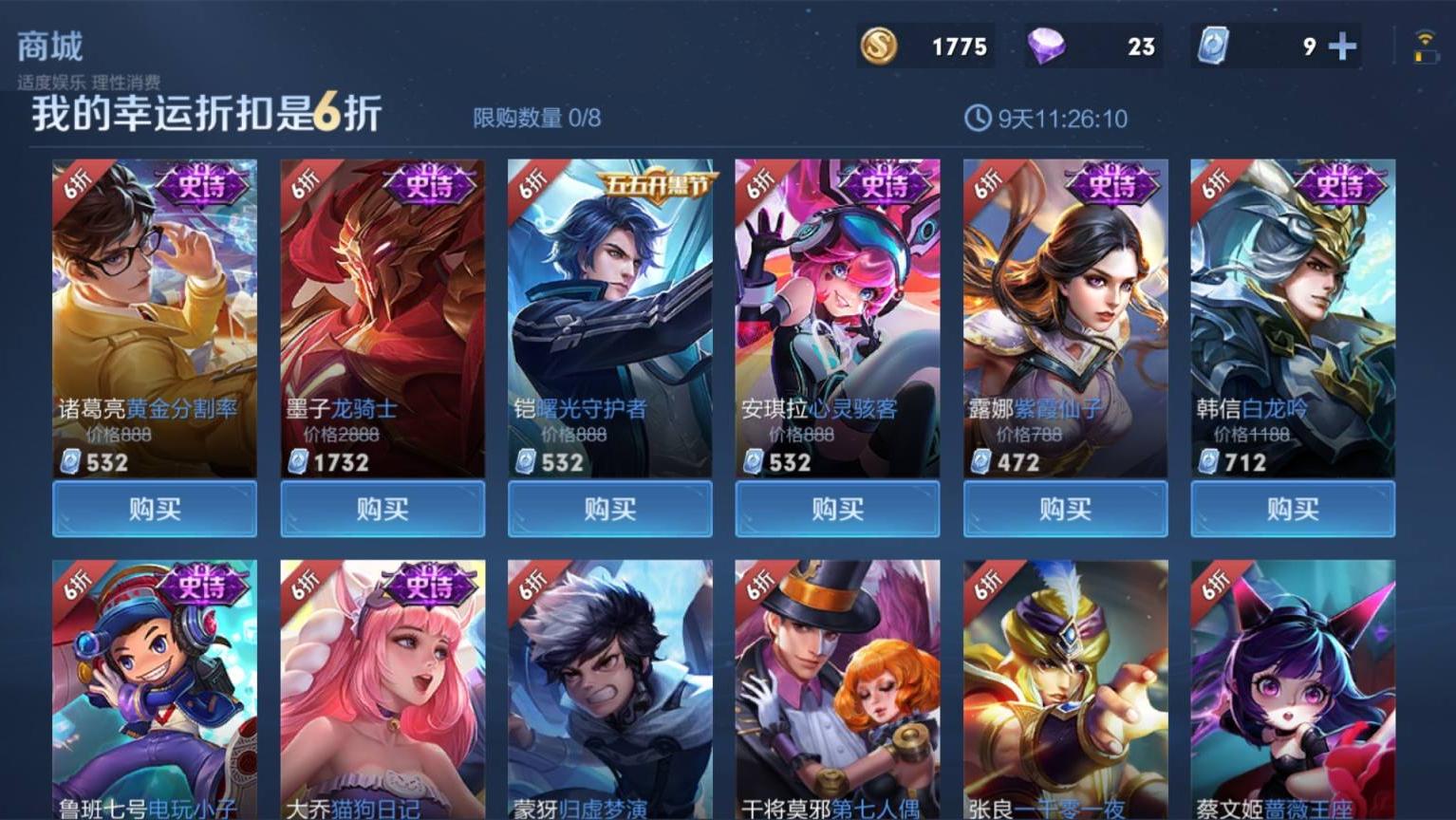Click the 安琪拉心灵骇客 buy button
The image size is (1456, 820).
click(837, 509)
